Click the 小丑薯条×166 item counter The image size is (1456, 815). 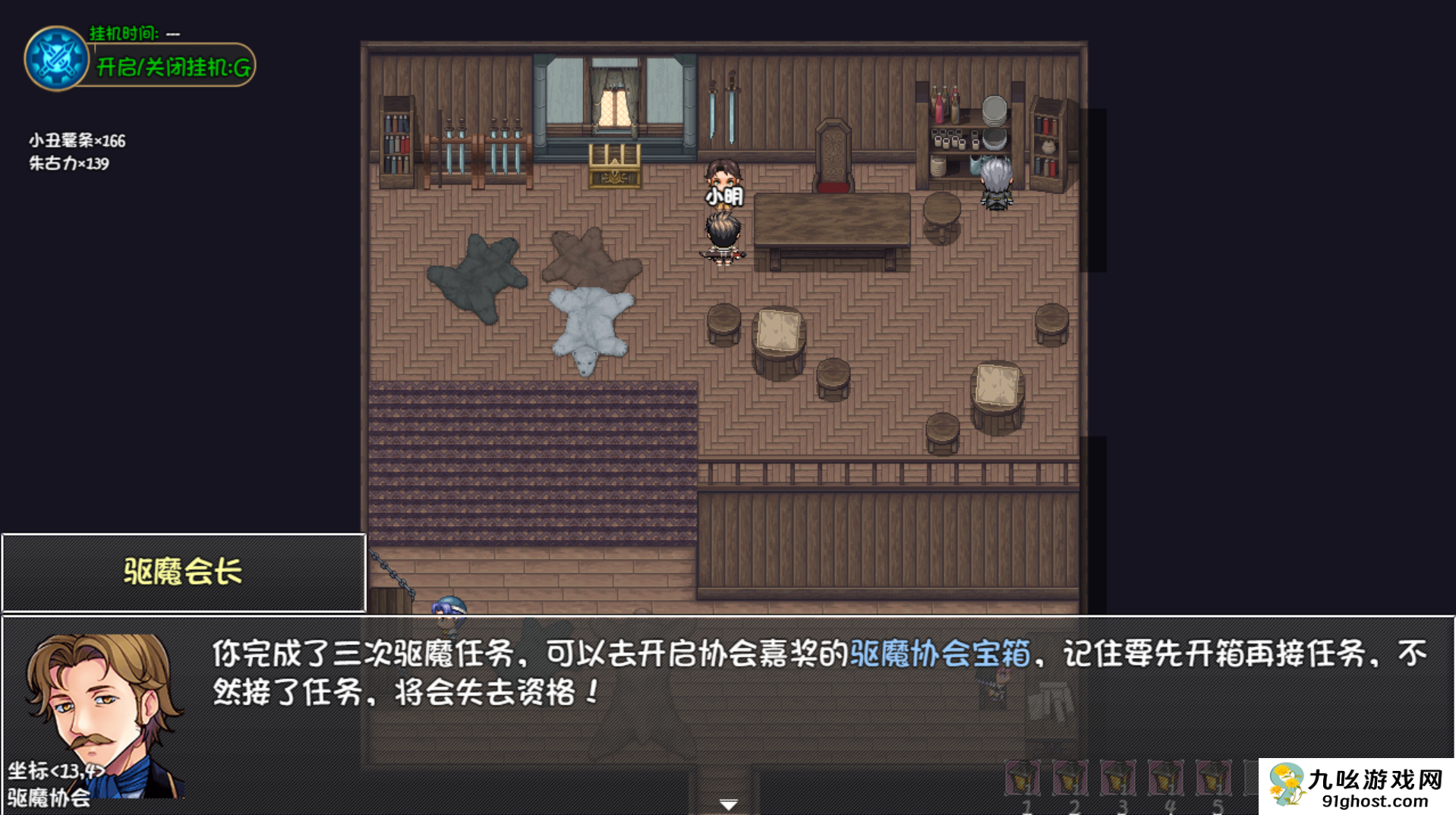tap(76, 141)
